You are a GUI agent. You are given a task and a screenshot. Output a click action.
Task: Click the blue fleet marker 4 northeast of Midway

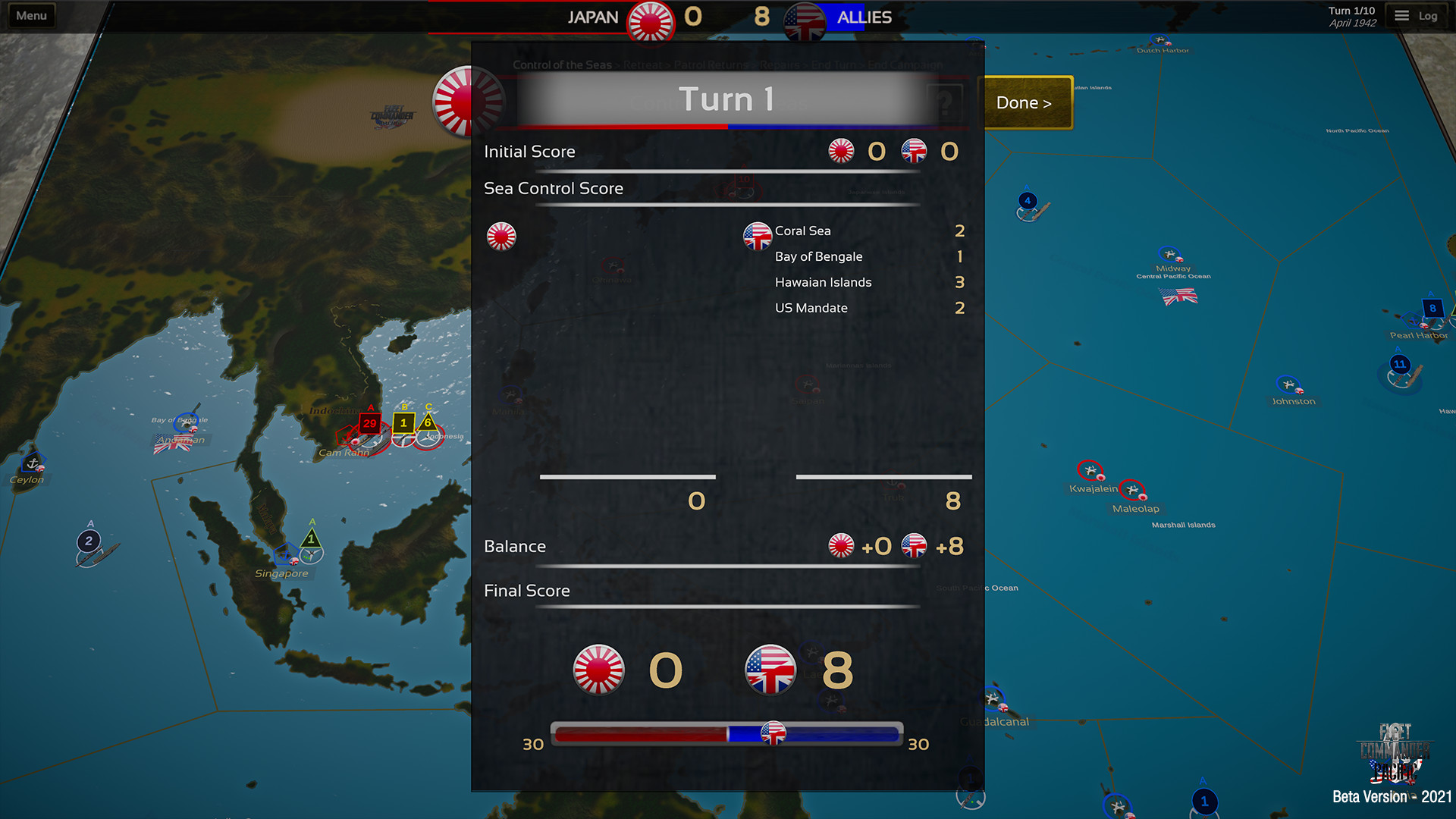tap(1028, 200)
